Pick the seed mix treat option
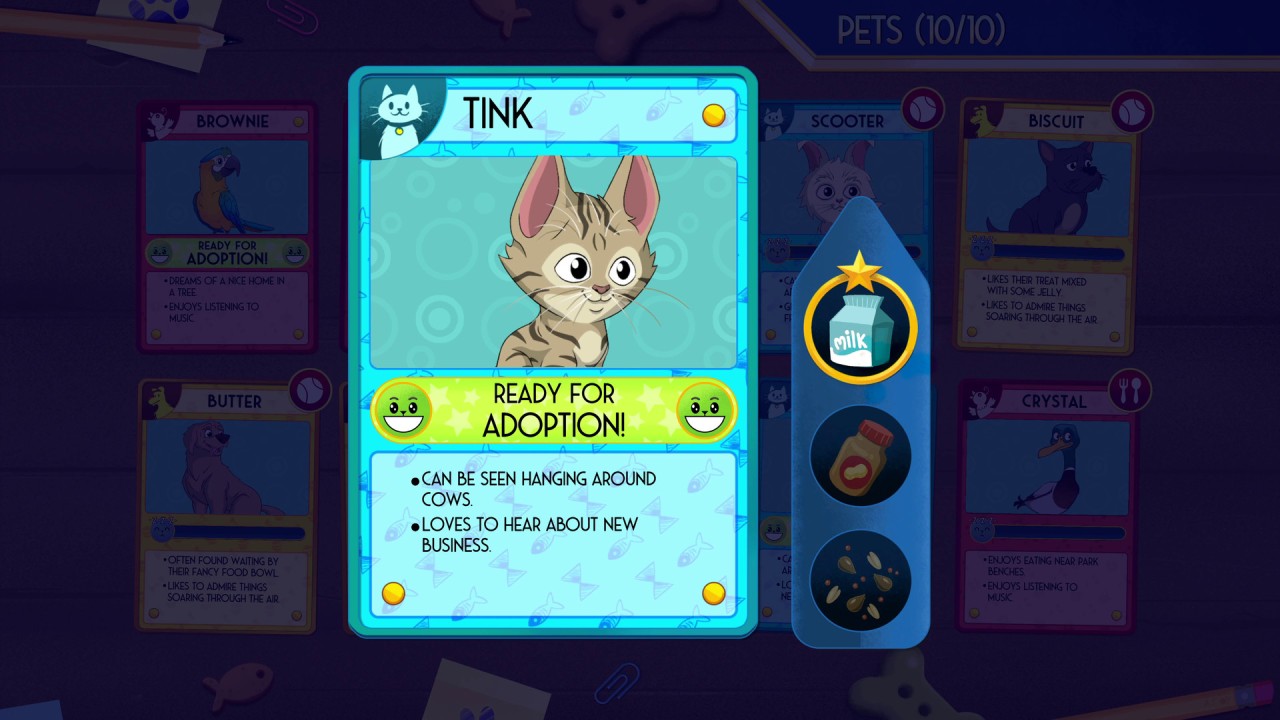Image resolution: width=1280 pixels, height=720 pixels. point(861,580)
